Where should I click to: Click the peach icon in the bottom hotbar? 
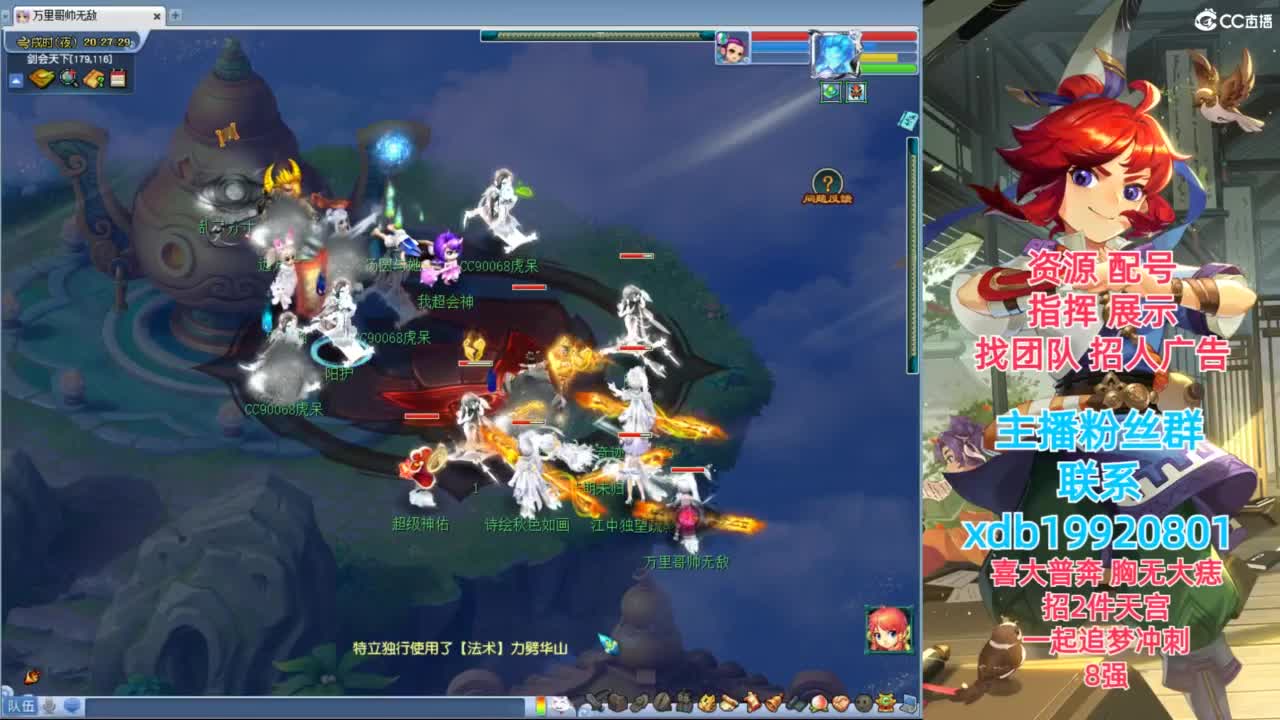pyautogui.click(x=819, y=704)
